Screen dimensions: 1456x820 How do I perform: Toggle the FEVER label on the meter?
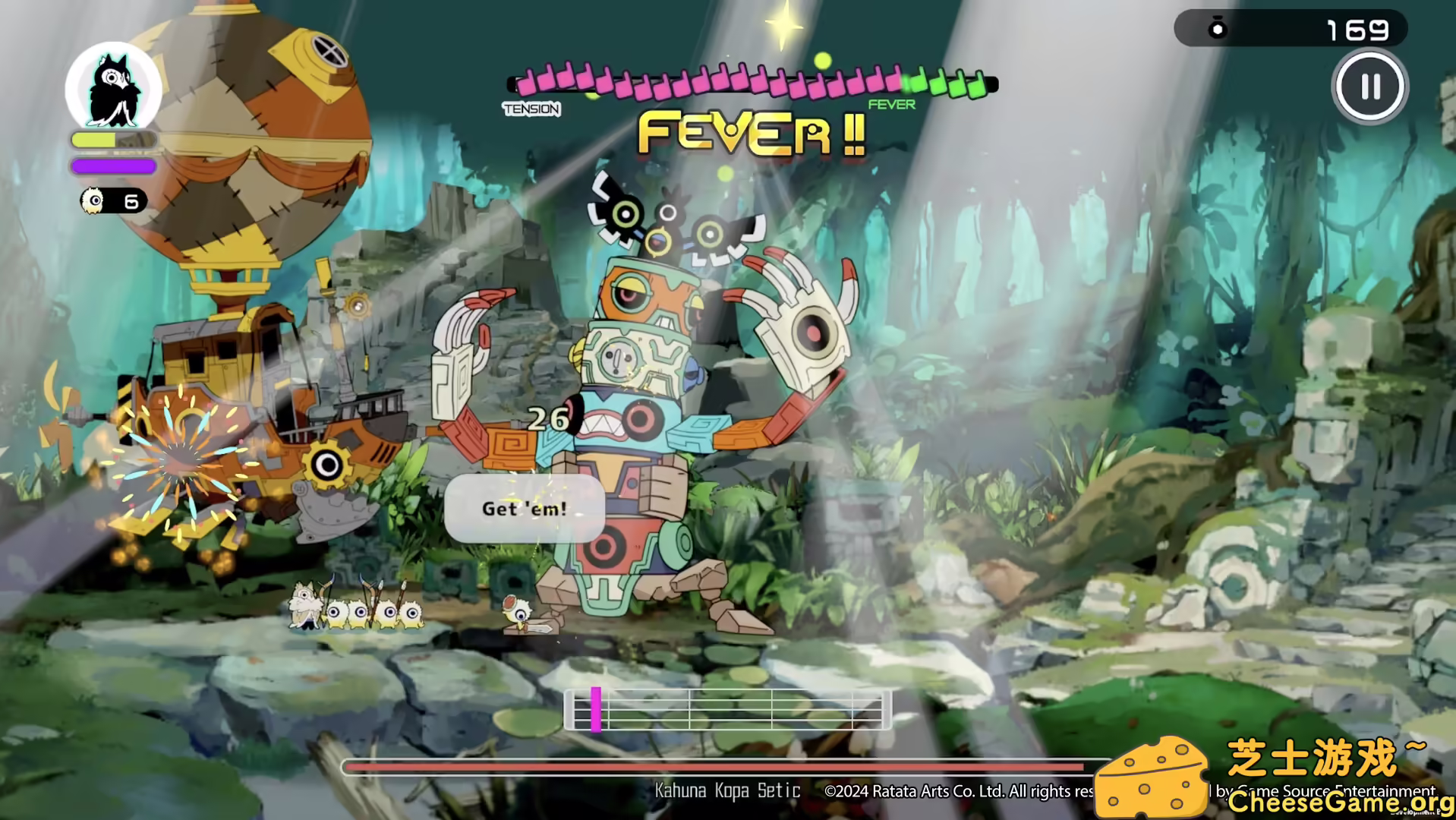click(x=890, y=105)
